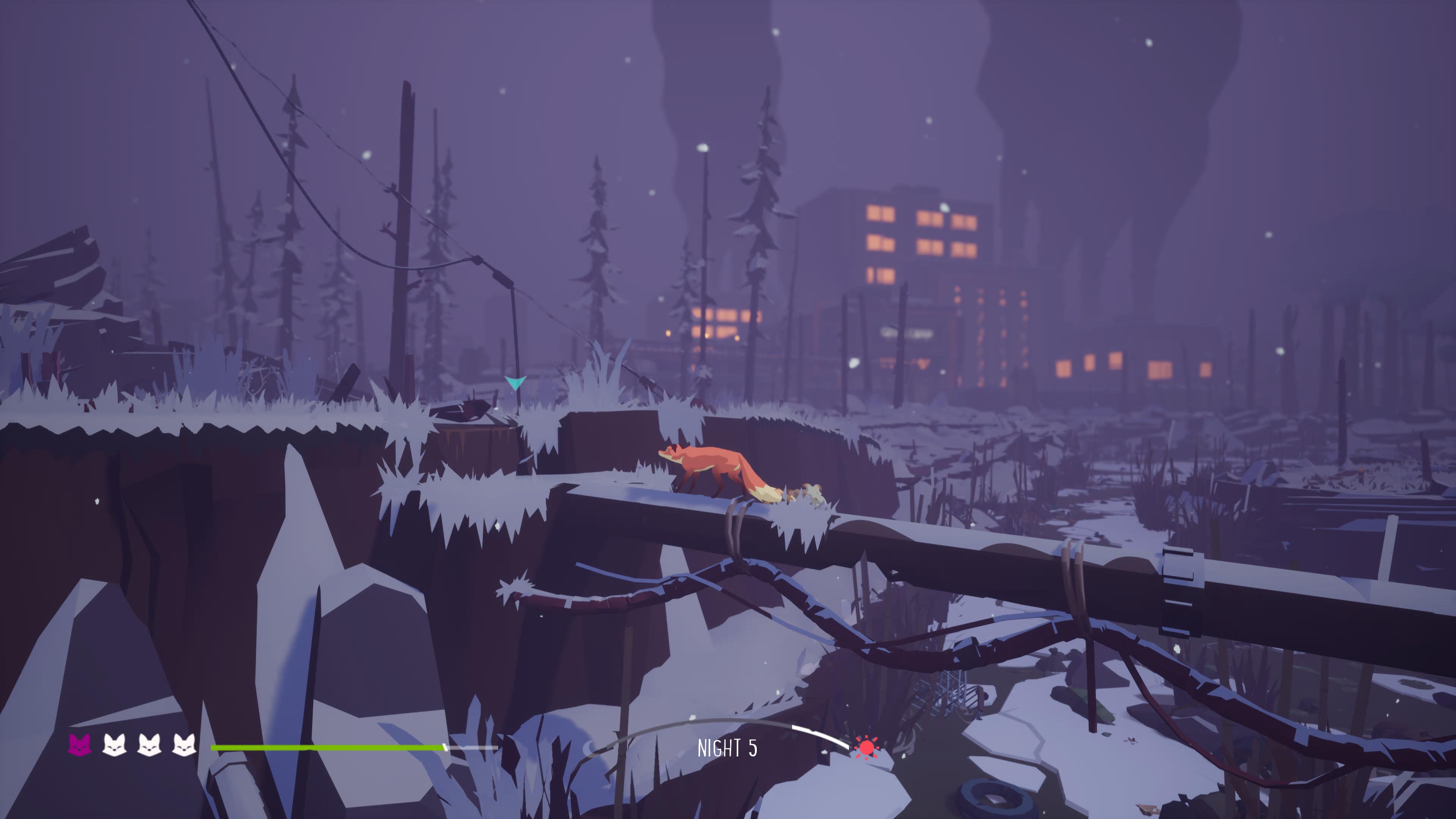1456x819 pixels.
Task: Click the red sun daybreak icon
Action: point(866,748)
